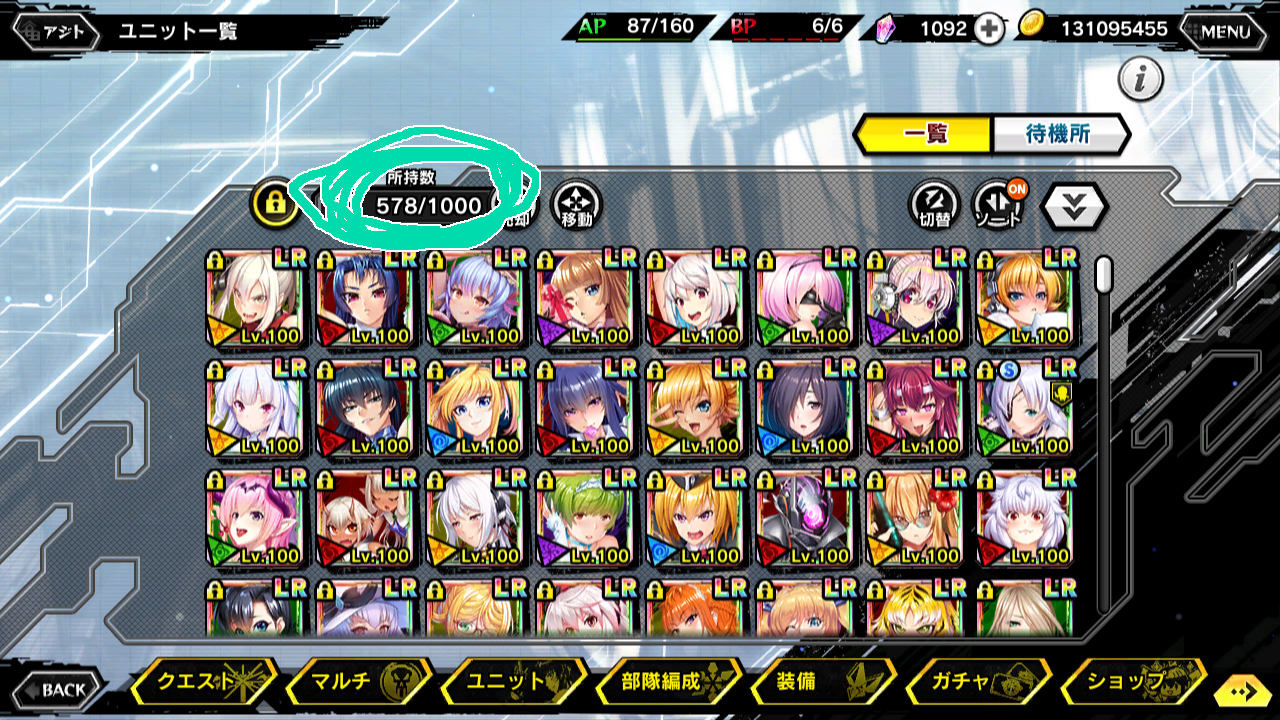Image resolution: width=1280 pixels, height=720 pixels.
Task: Click the 切替 switch button
Action: click(x=935, y=205)
